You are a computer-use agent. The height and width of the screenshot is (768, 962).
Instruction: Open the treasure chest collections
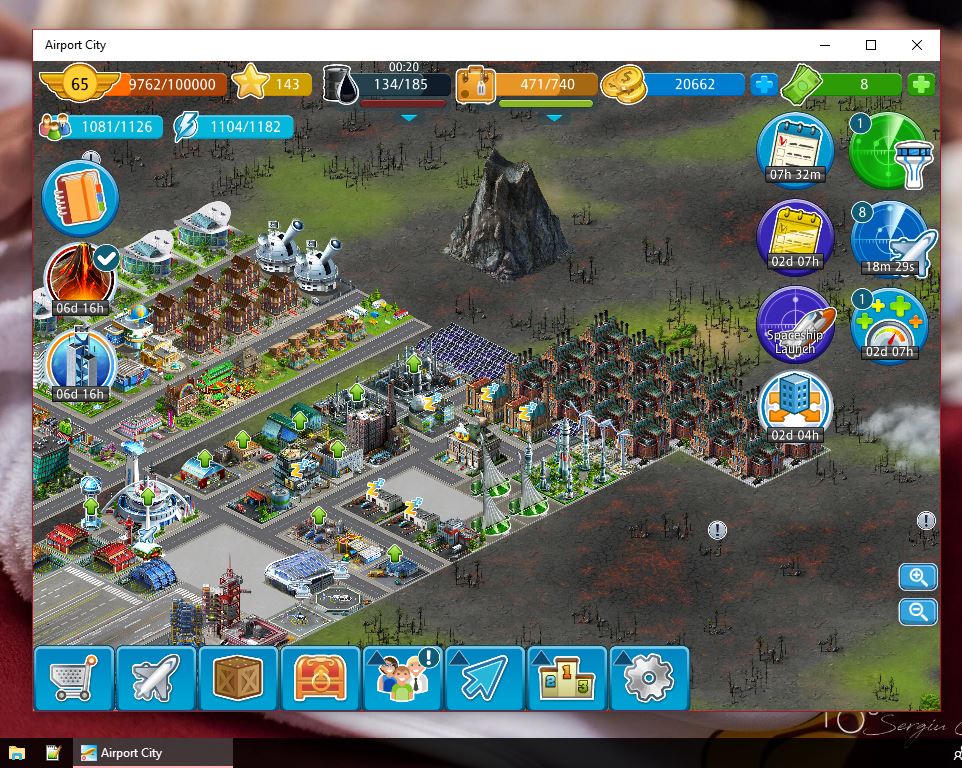click(319, 678)
